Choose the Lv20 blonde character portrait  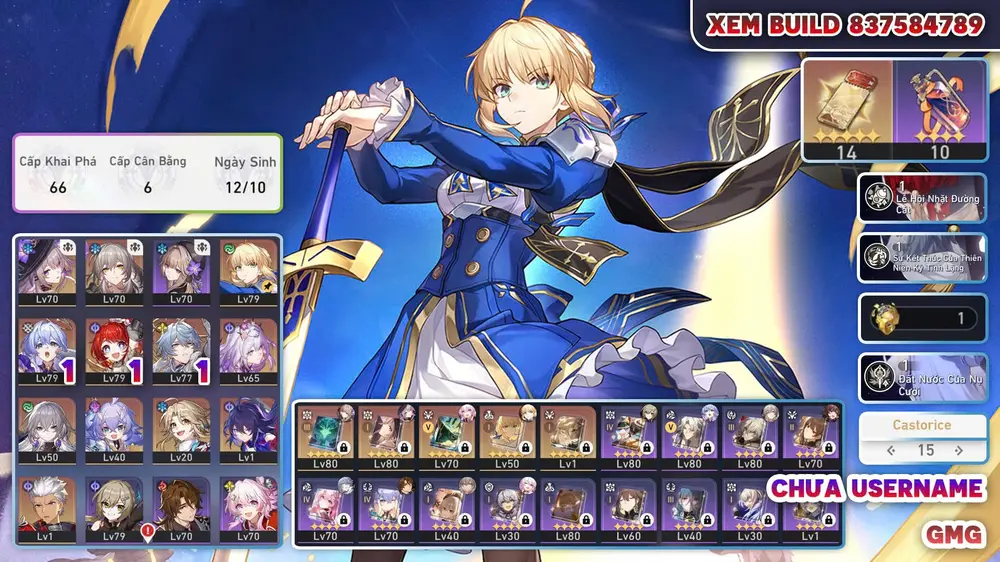[x=181, y=429]
